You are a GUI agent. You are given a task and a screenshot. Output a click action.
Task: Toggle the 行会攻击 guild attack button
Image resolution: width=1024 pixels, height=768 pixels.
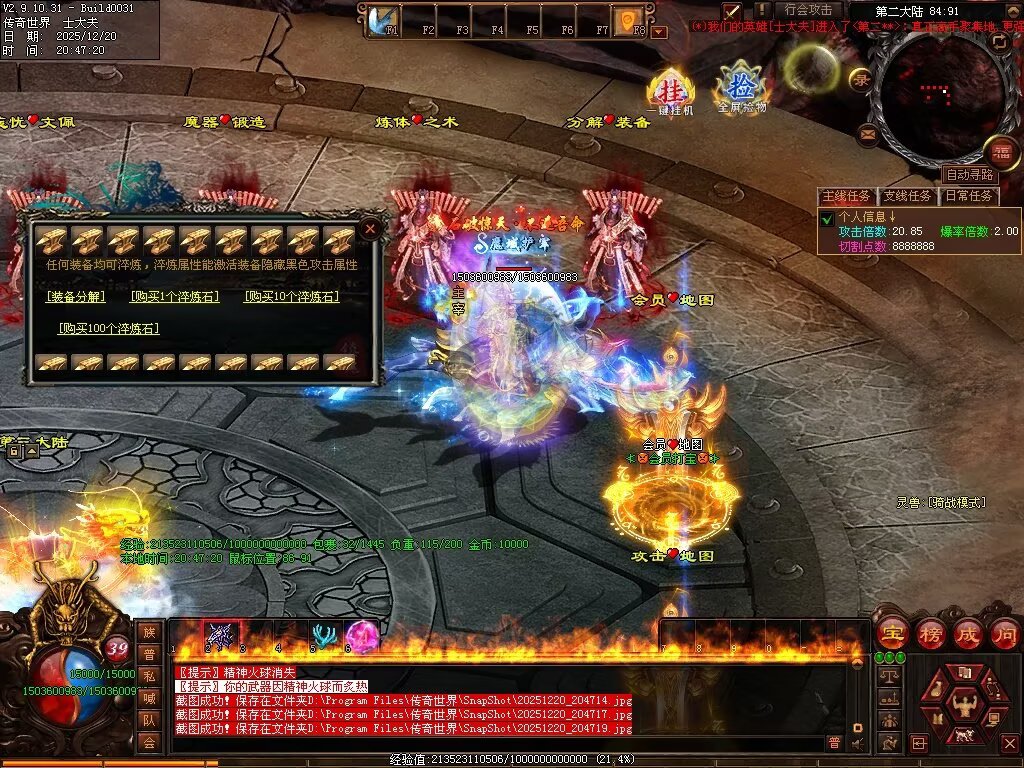807,10
